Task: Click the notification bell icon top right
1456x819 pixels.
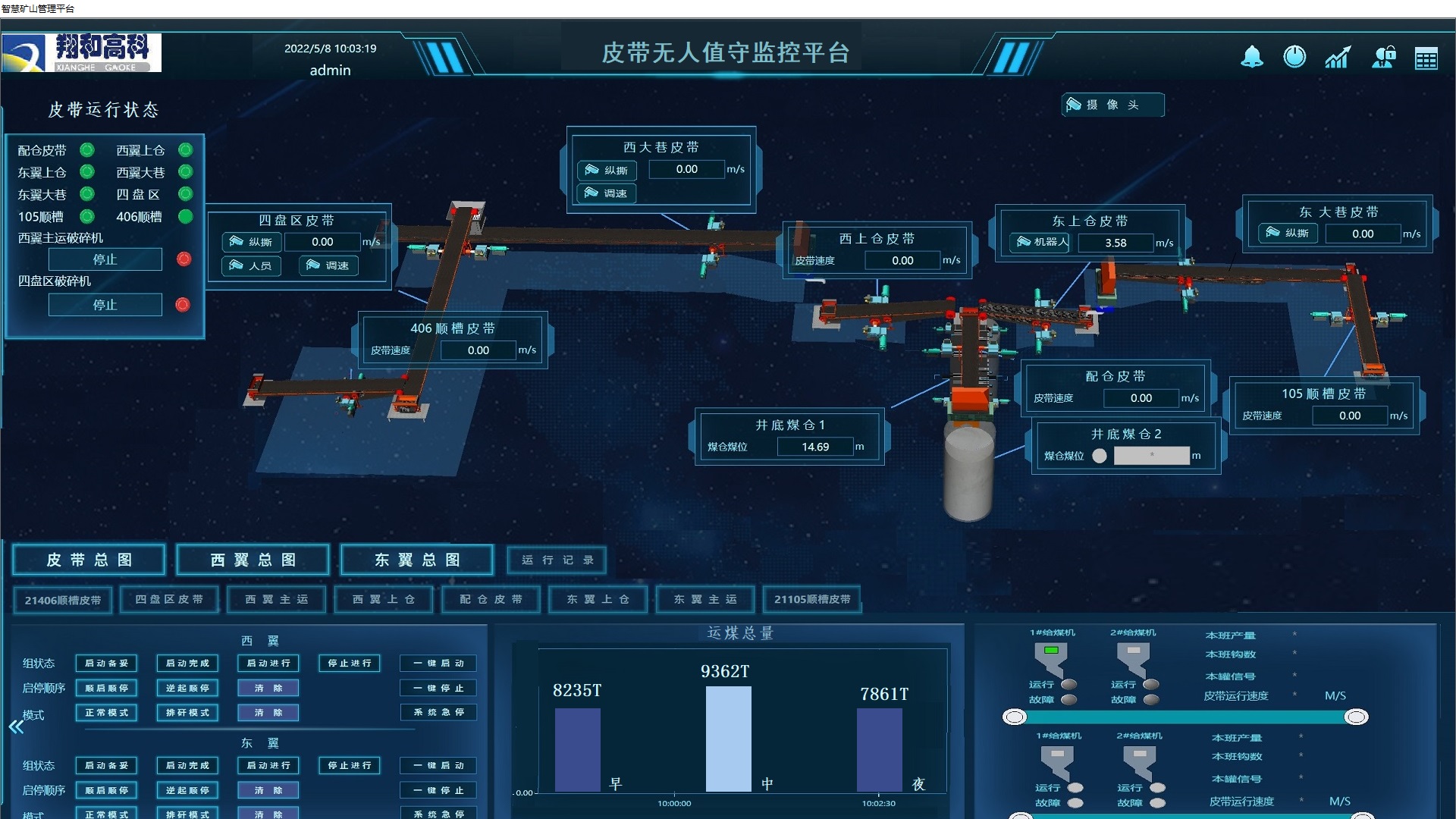Action: [1251, 56]
